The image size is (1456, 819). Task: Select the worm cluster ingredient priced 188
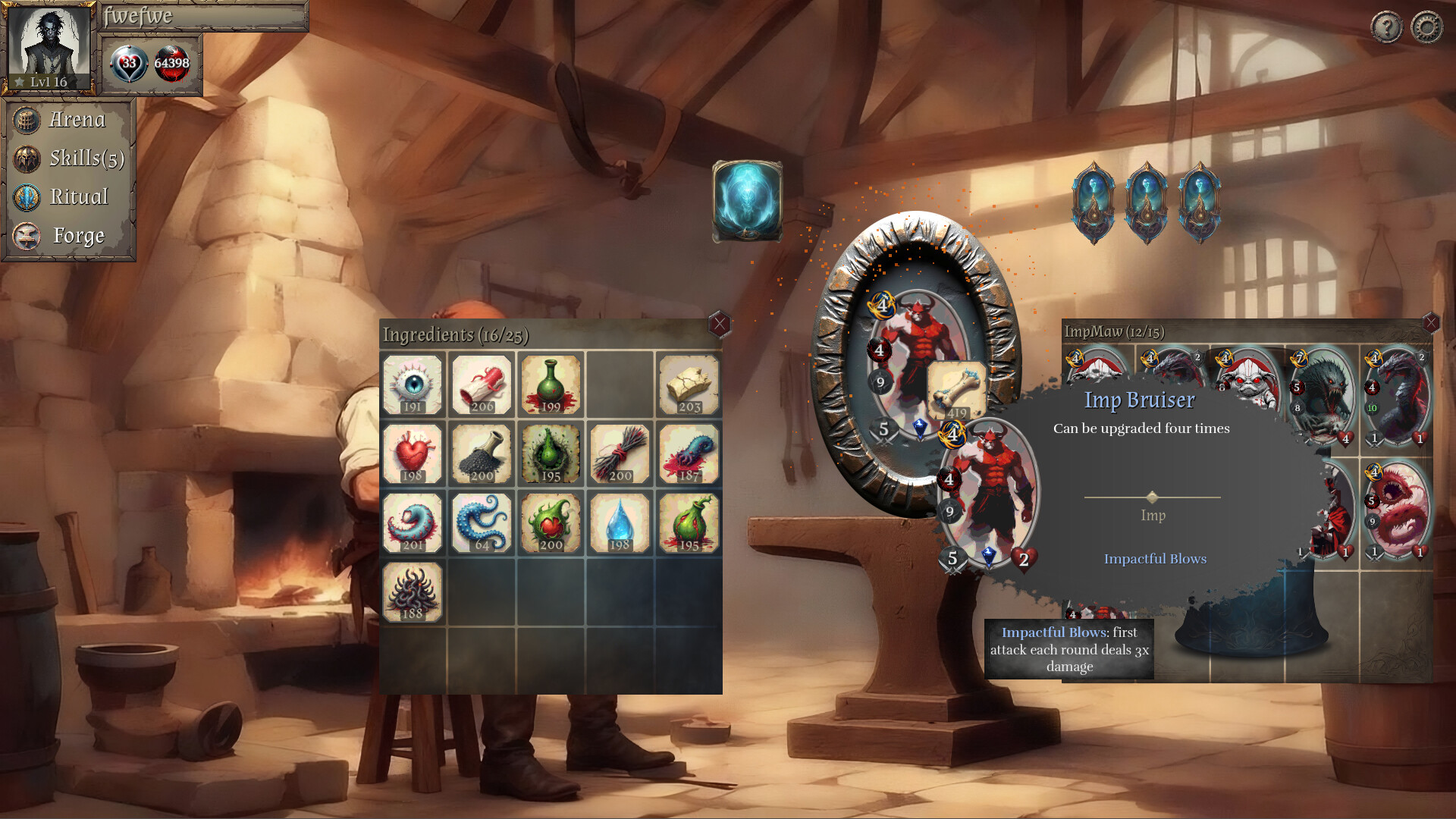pyautogui.click(x=412, y=591)
